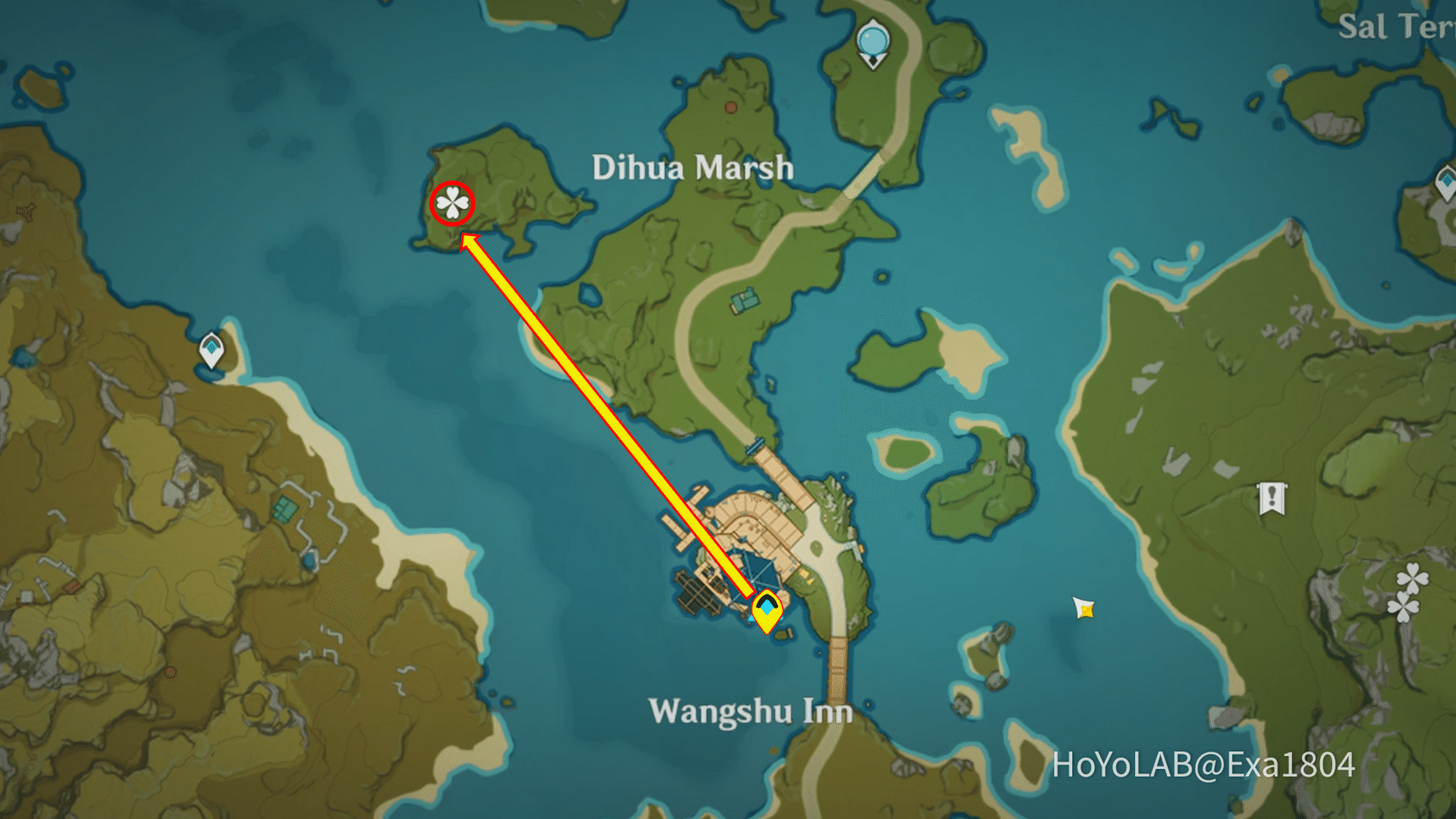Viewport: 1456px width, 819px height.
Task: Select the yellow pin marker in the water
Action: pyautogui.click(x=1083, y=609)
